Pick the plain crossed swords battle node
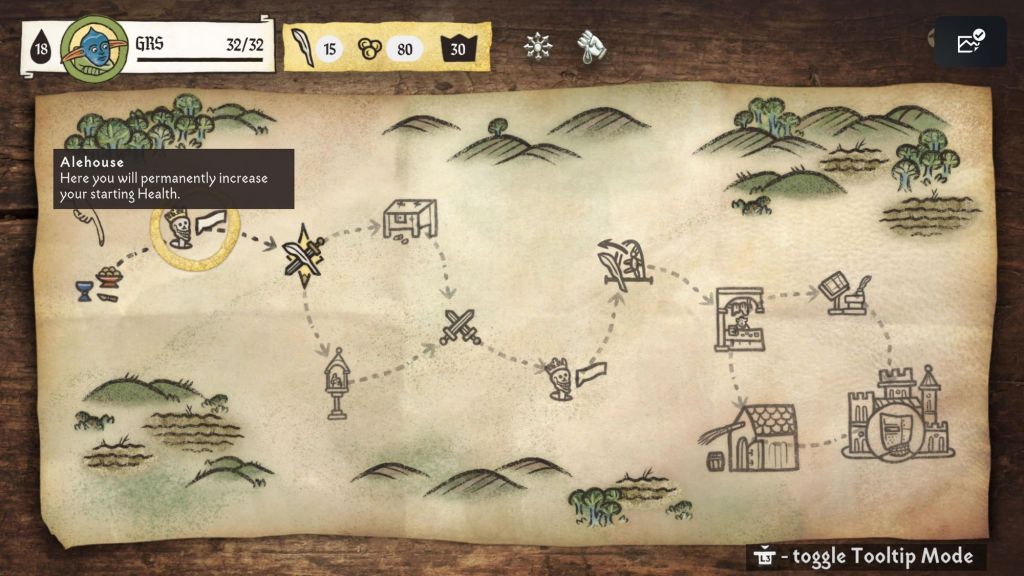1024x576 pixels. (461, 327)
